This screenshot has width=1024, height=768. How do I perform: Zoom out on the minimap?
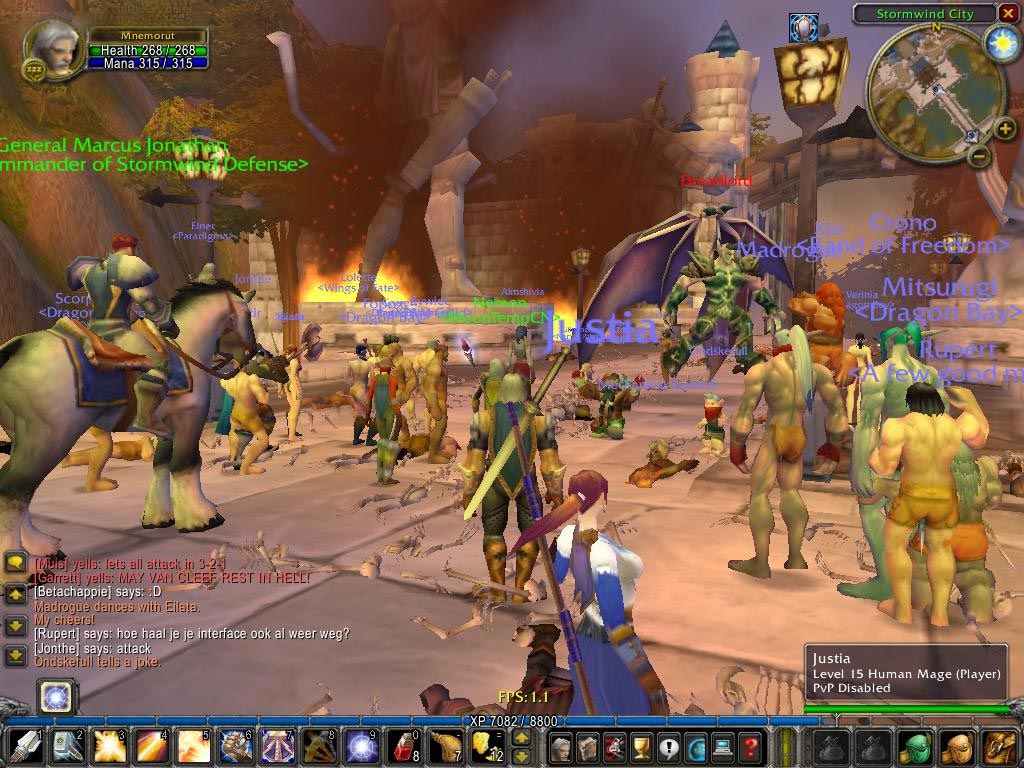tap(979, 156)
